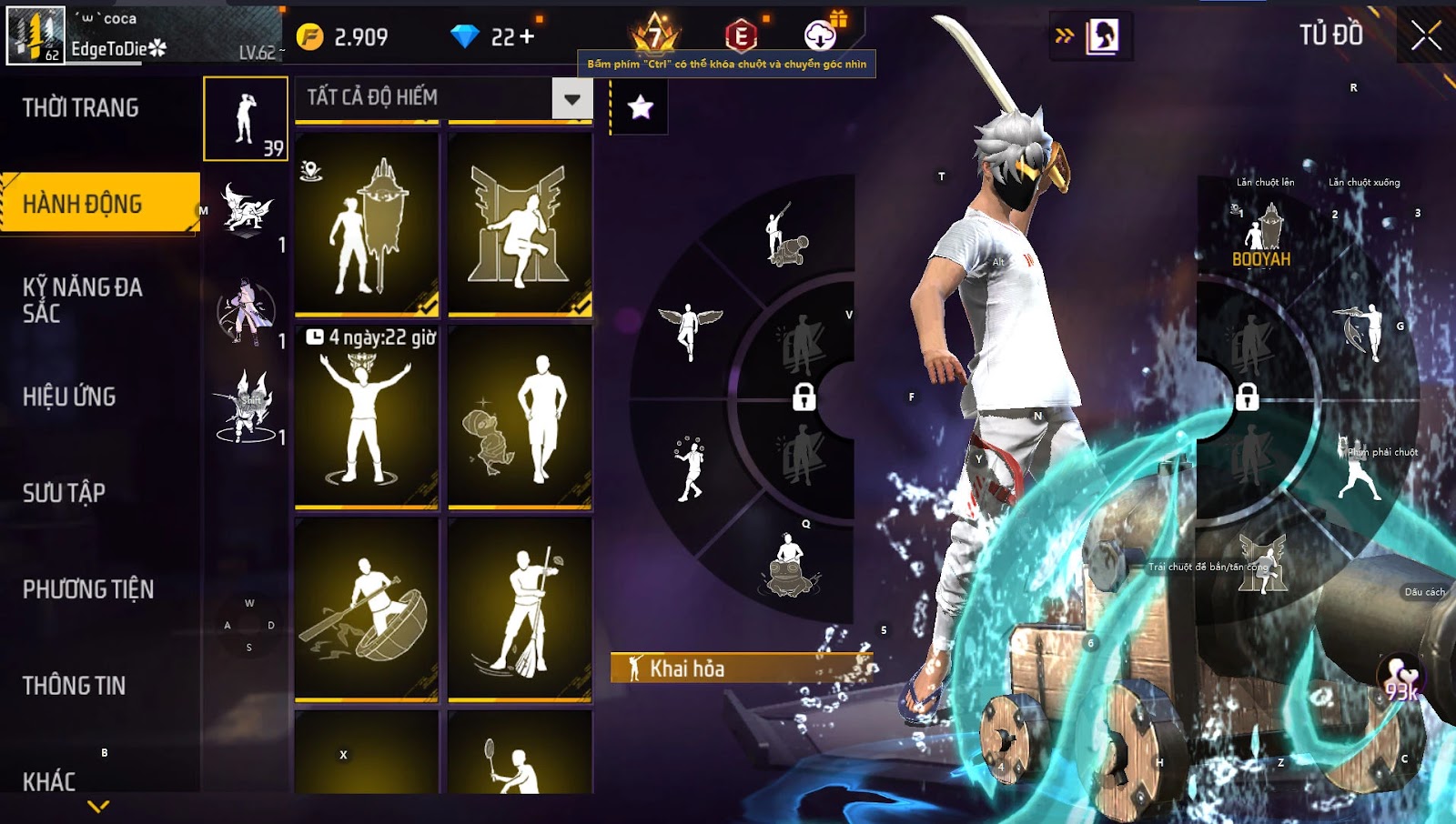This screenshot has height=824, width=1456.
Task: Click the gold coin currency icon
Action: 310,37
